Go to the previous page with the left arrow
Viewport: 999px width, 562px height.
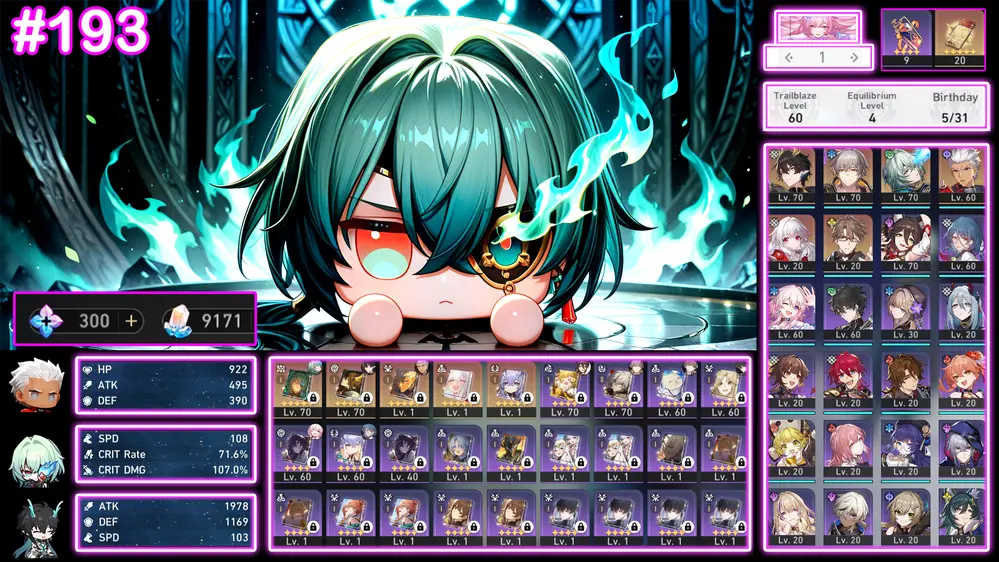click(x=789, y=58)
